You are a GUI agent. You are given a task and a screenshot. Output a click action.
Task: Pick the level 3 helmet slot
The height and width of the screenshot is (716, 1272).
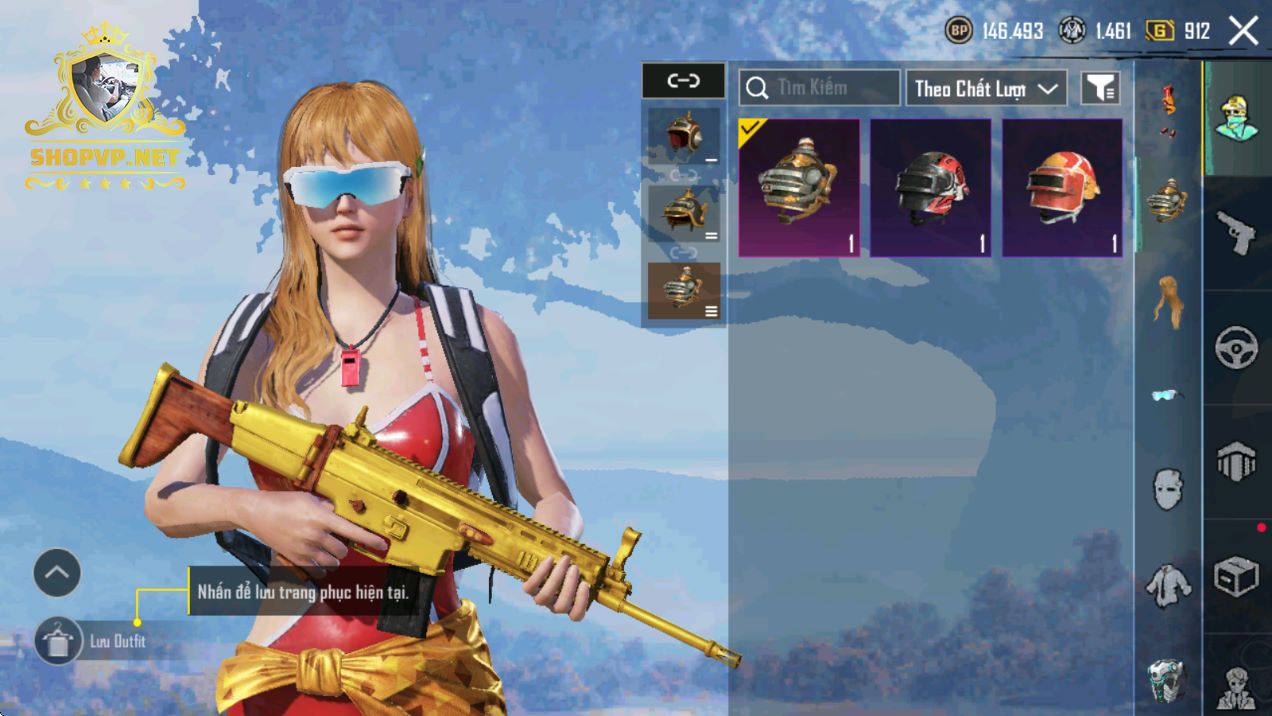pos(683,291)
